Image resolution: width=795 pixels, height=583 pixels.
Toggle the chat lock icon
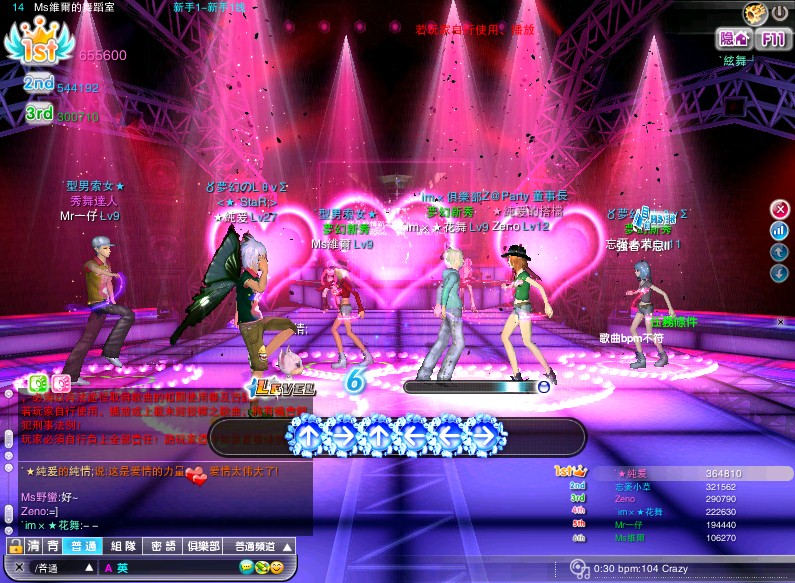15,546
